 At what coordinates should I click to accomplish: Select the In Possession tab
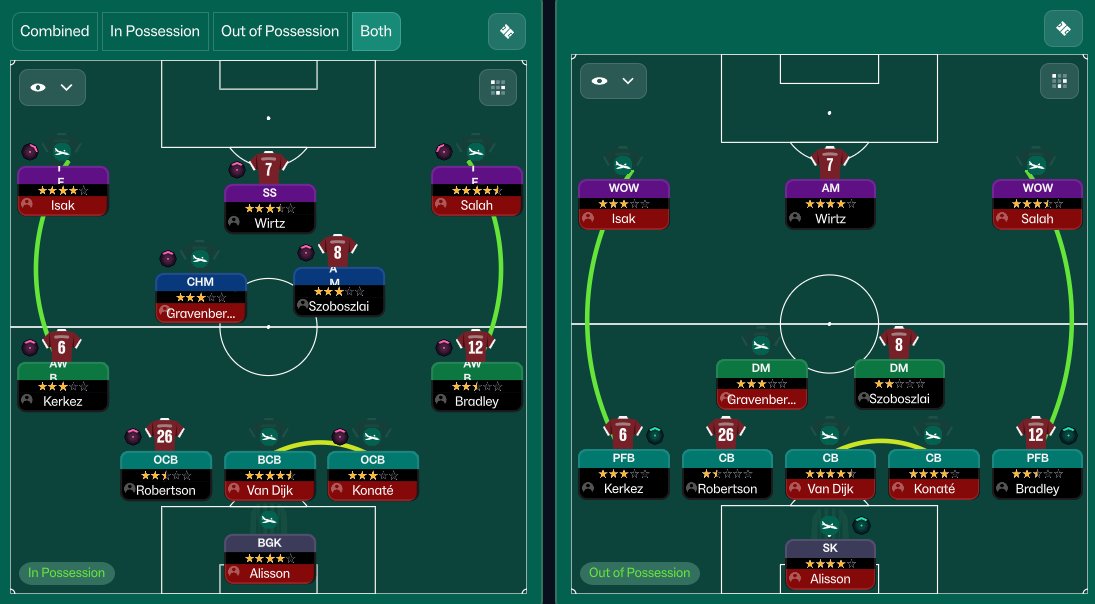(x=154, y=31)
